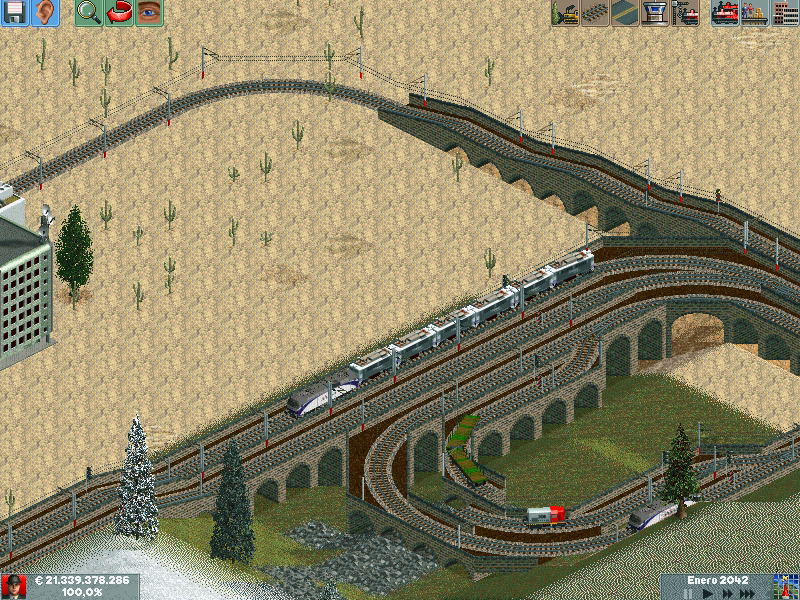The image size is (800, 600).
Task: Pause the game with the pause button
Action: tap(687, 593)
